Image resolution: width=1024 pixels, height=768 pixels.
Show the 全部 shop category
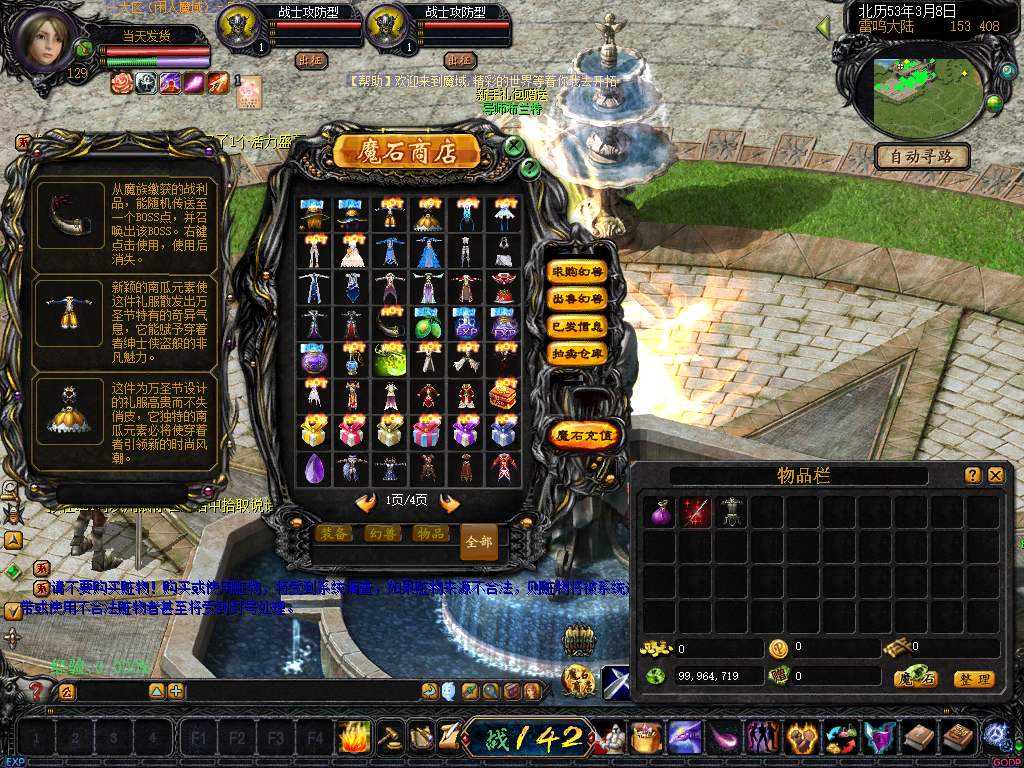[479, 541]
